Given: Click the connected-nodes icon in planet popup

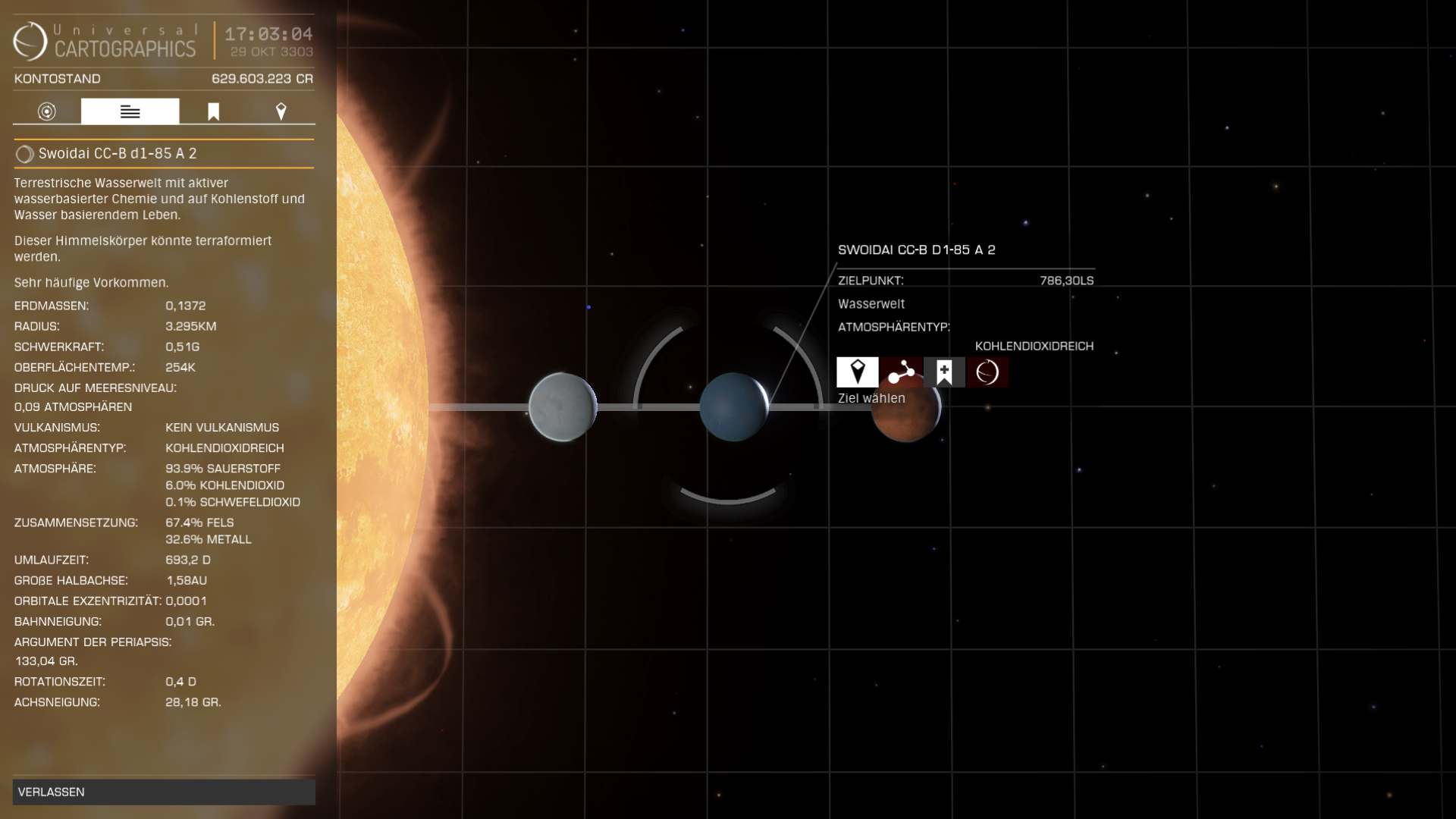Looking at the screenshot, I should coord(901,372).
